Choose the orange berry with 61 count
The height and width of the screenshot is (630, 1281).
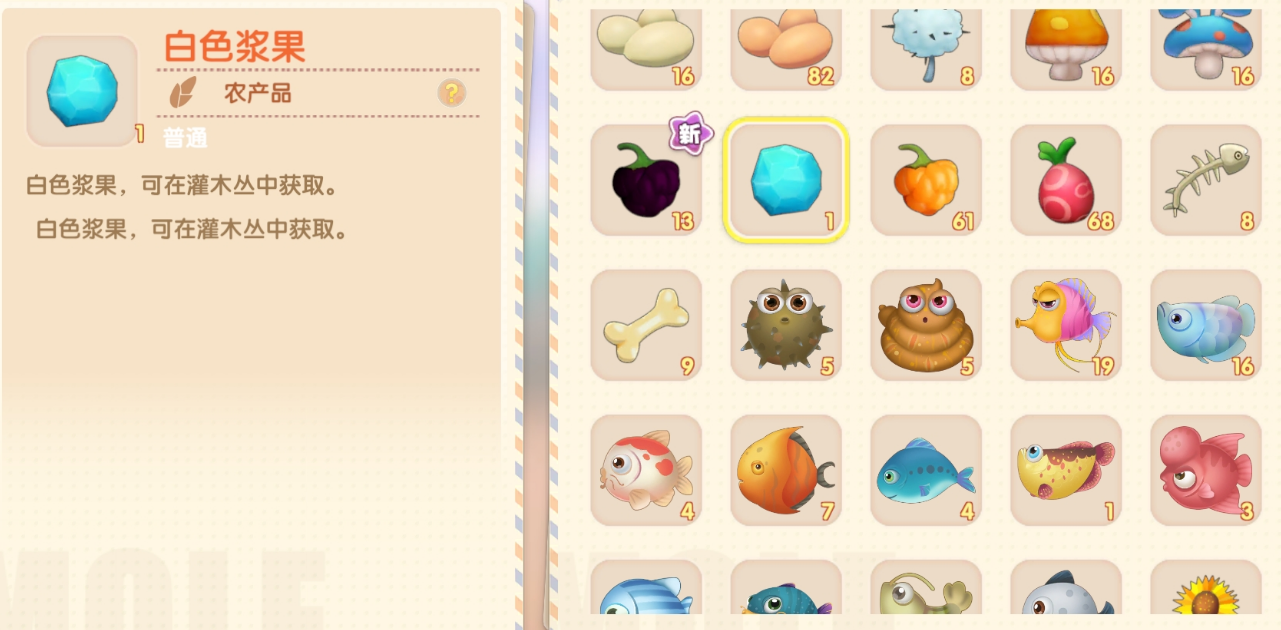tap(926, 181)
